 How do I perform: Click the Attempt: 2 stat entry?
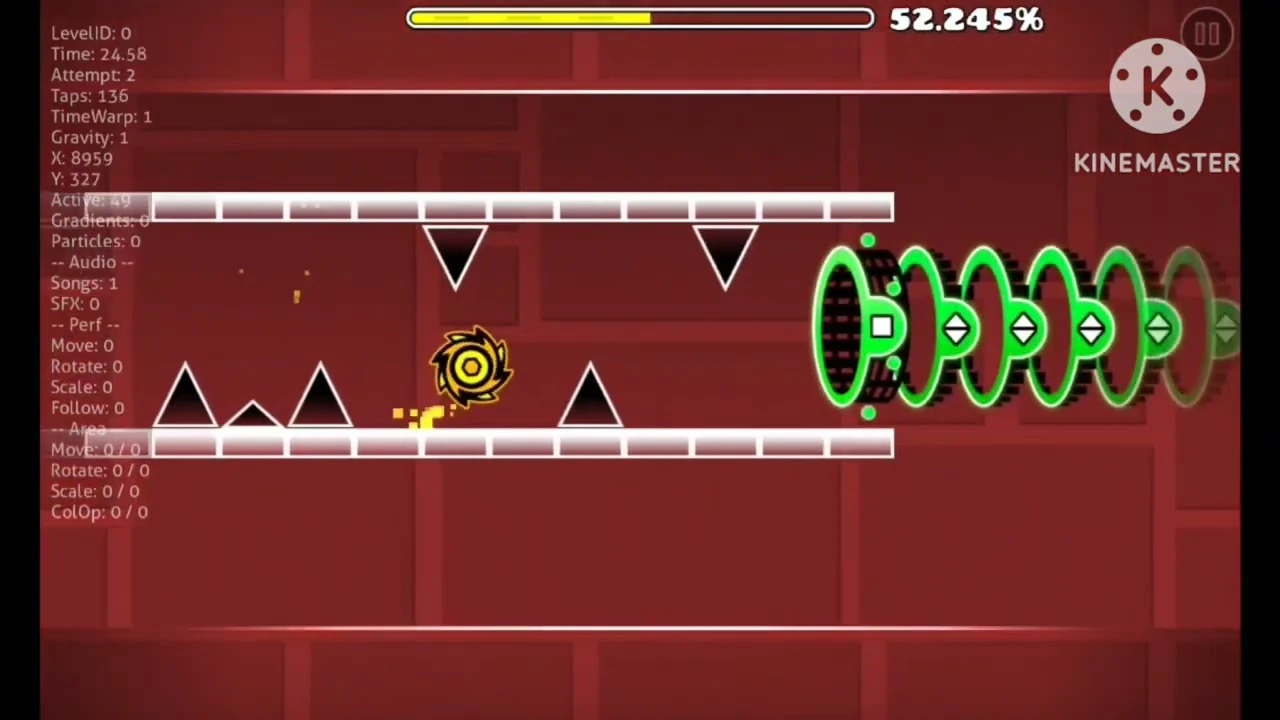point(93,75)
